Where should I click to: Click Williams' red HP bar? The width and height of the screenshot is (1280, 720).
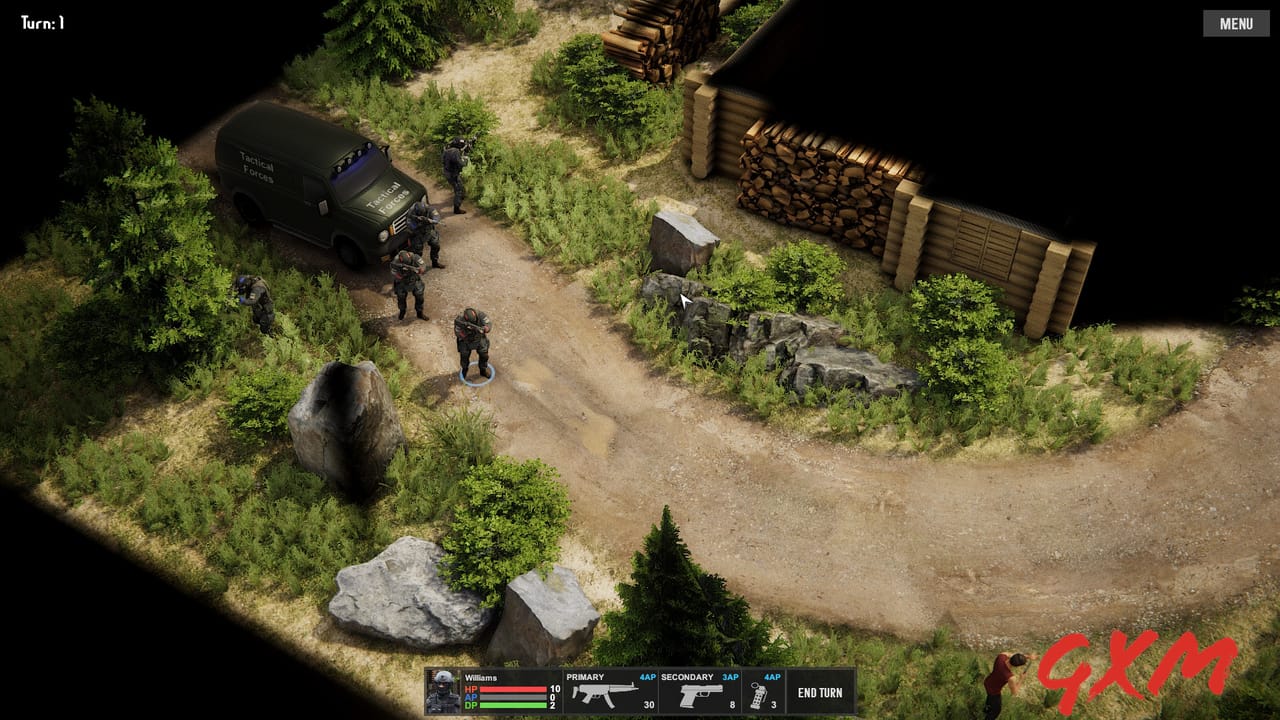coord(514,688)
